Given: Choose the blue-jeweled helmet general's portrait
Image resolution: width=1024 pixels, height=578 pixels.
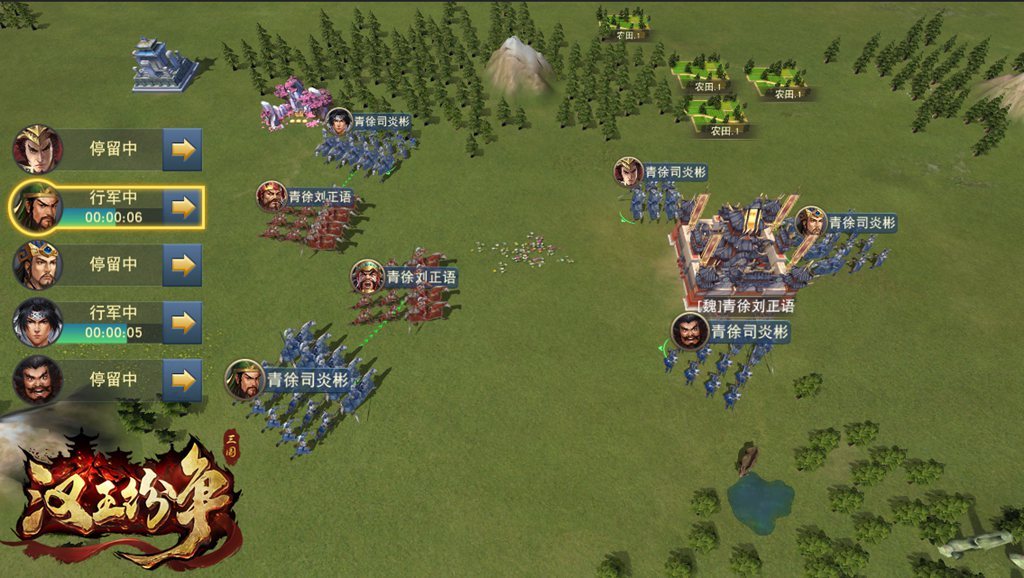Looking at the screenshot, I should (37, 265).
